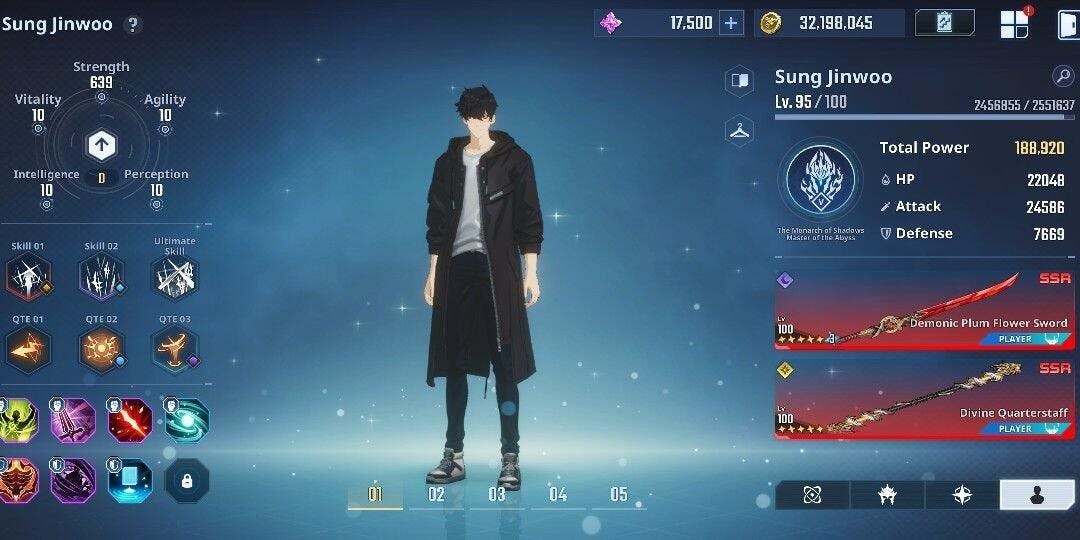Screen dimensions: 1080x540
Task: Open the costume hanger icon
Action: (x=740, y=130)
